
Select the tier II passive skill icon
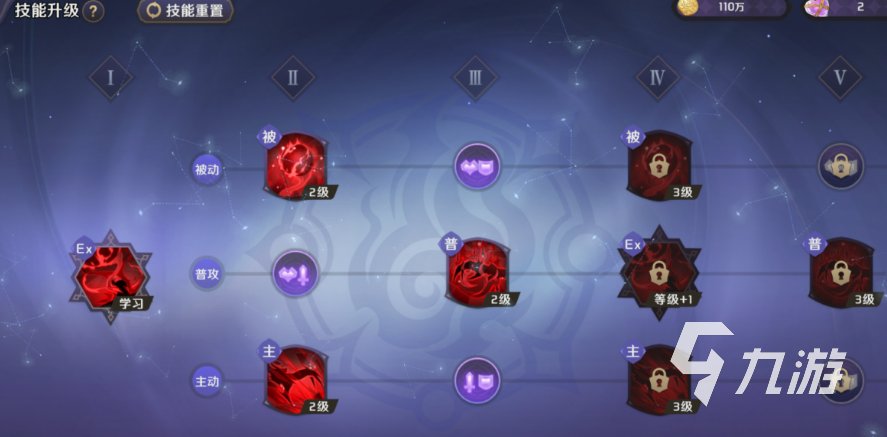click(296, 166)
